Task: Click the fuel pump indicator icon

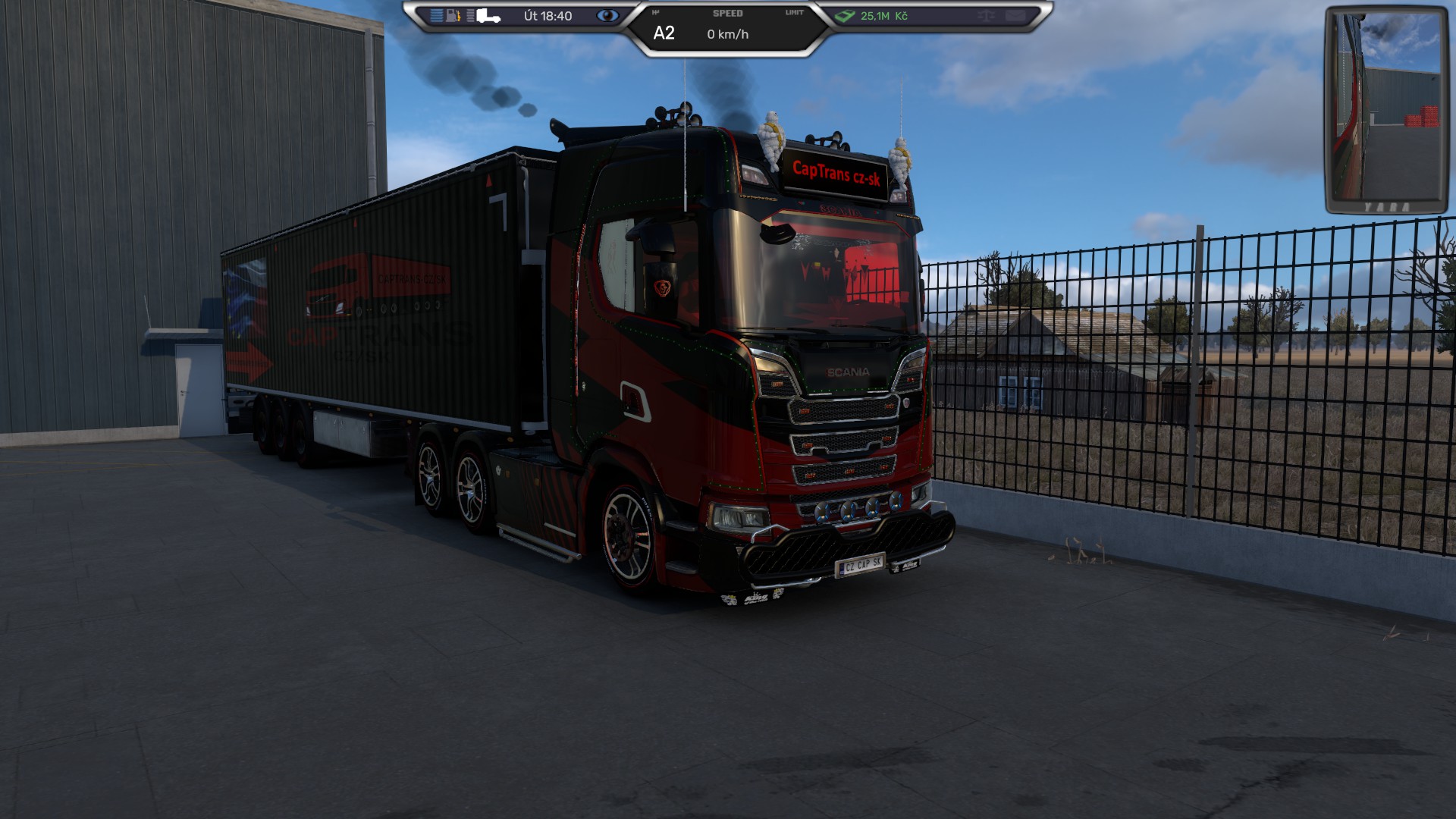Action: click(453, 16)
